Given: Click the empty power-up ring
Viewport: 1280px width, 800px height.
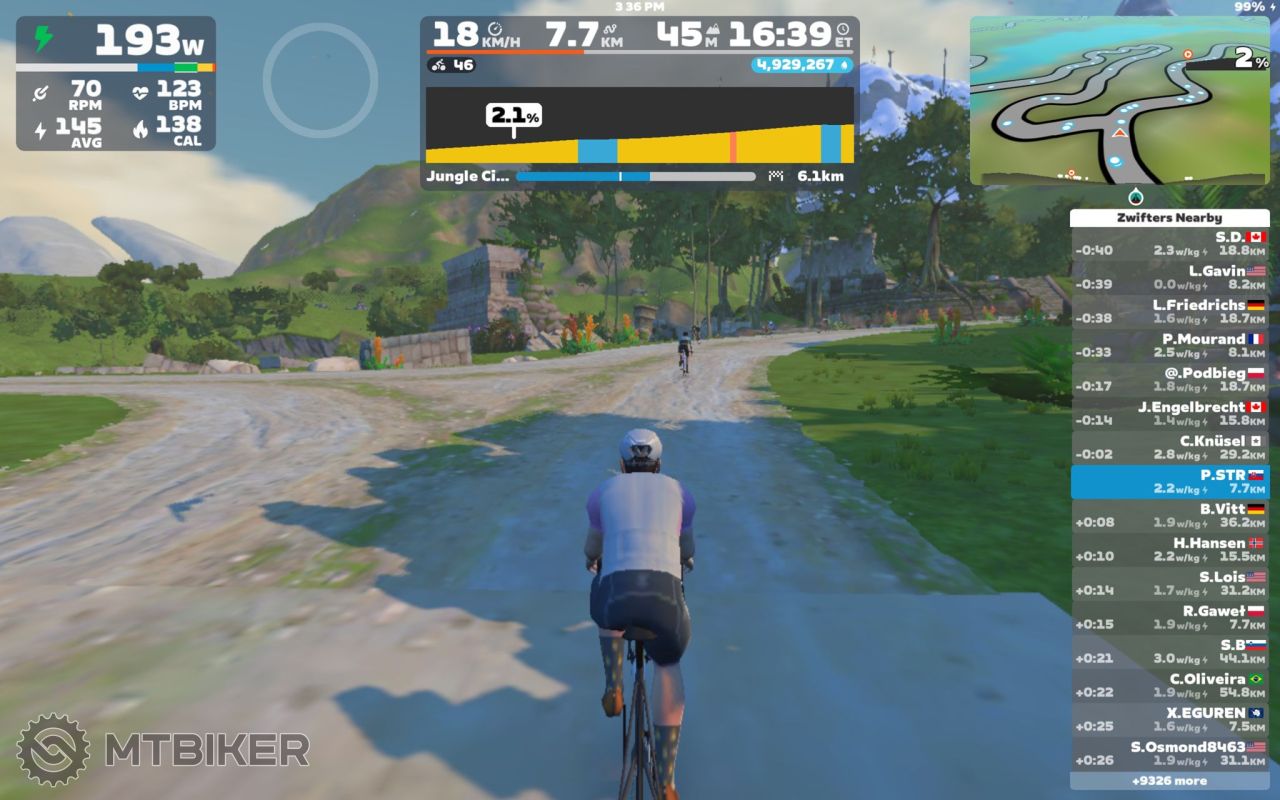Looking at the screenshot, I should pyautogui.click(x=320, y=80).
